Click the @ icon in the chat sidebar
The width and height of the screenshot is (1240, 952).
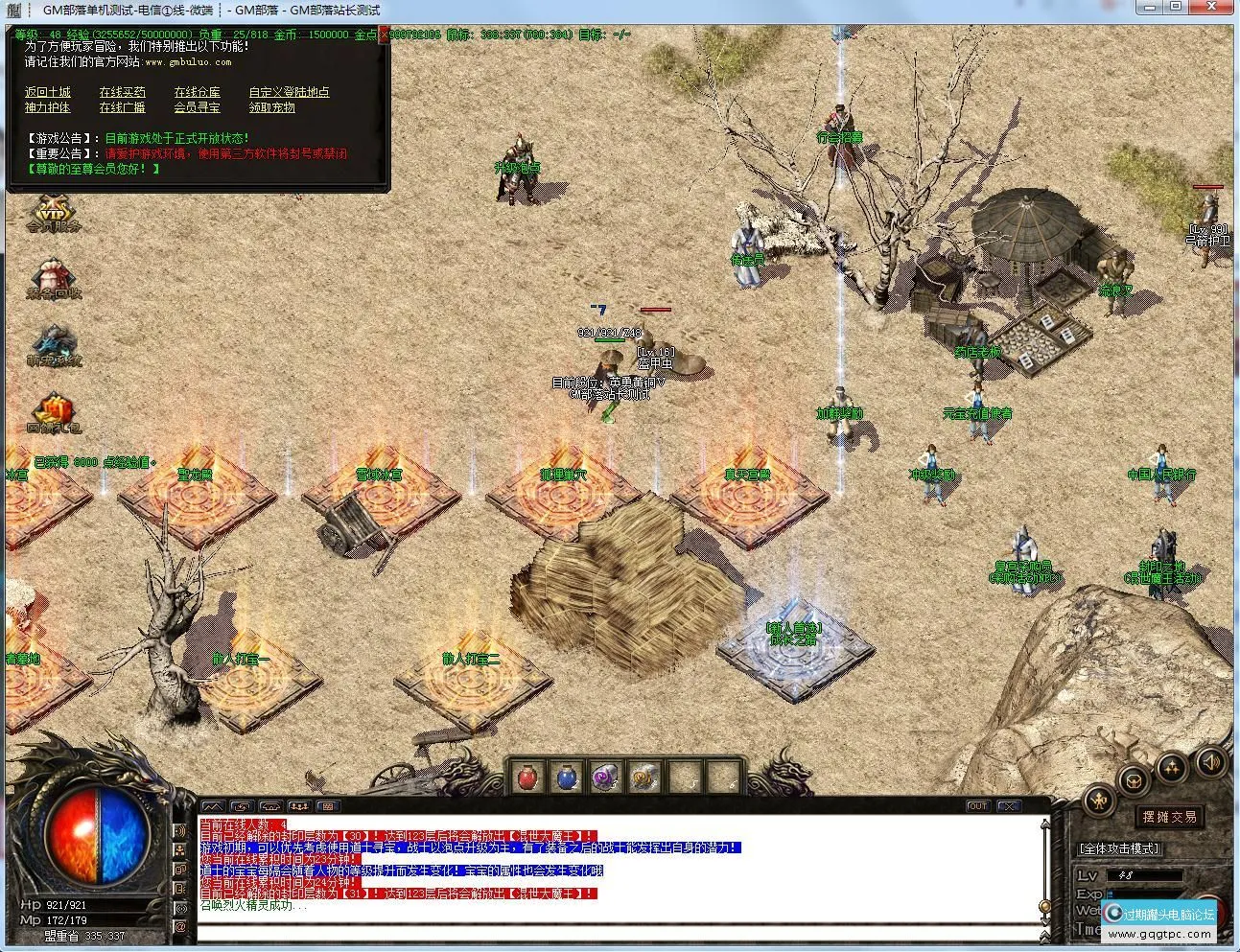pos(181,926)
